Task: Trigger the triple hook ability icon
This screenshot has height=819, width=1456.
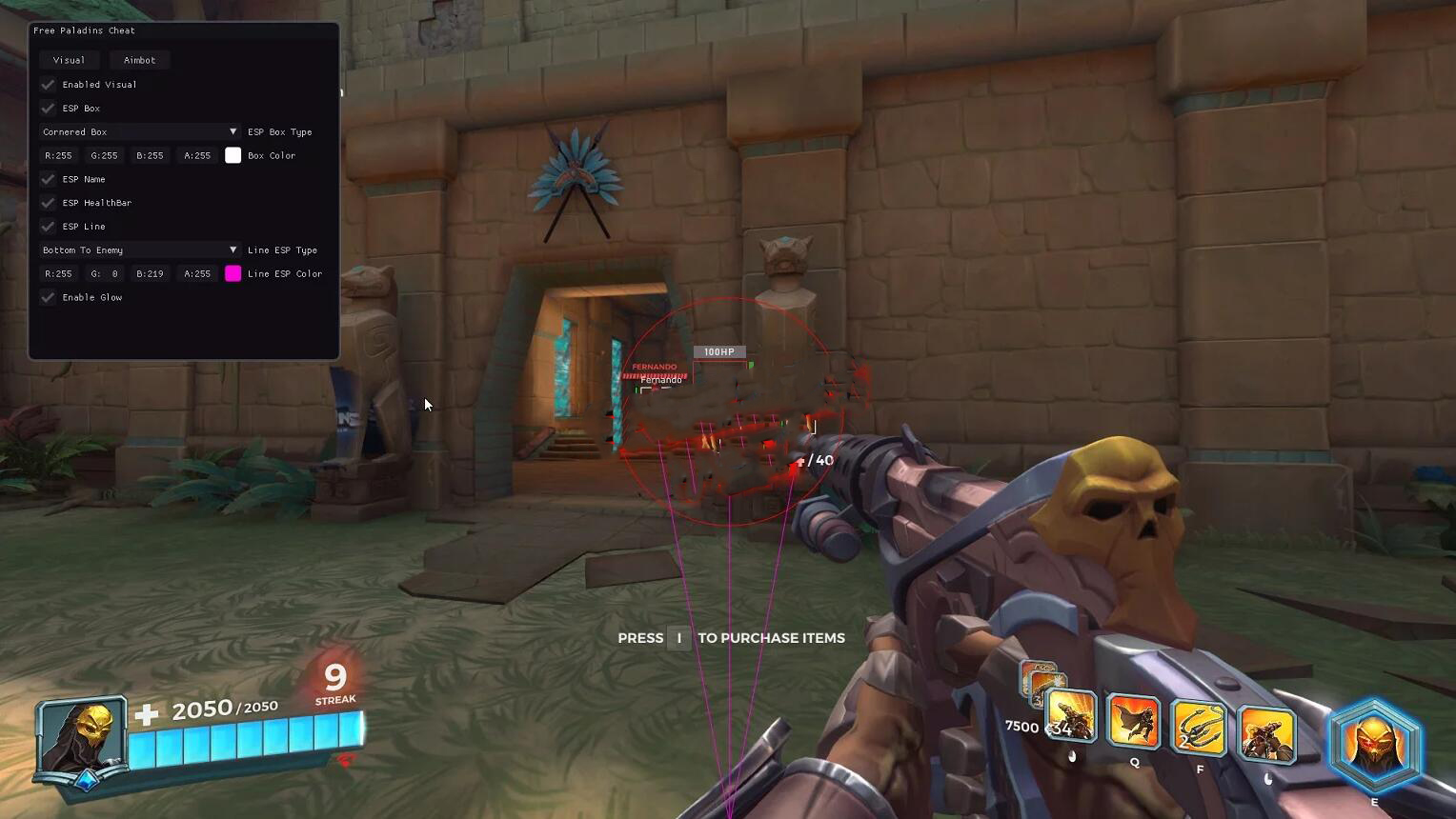Action: tap(1199, 728)
